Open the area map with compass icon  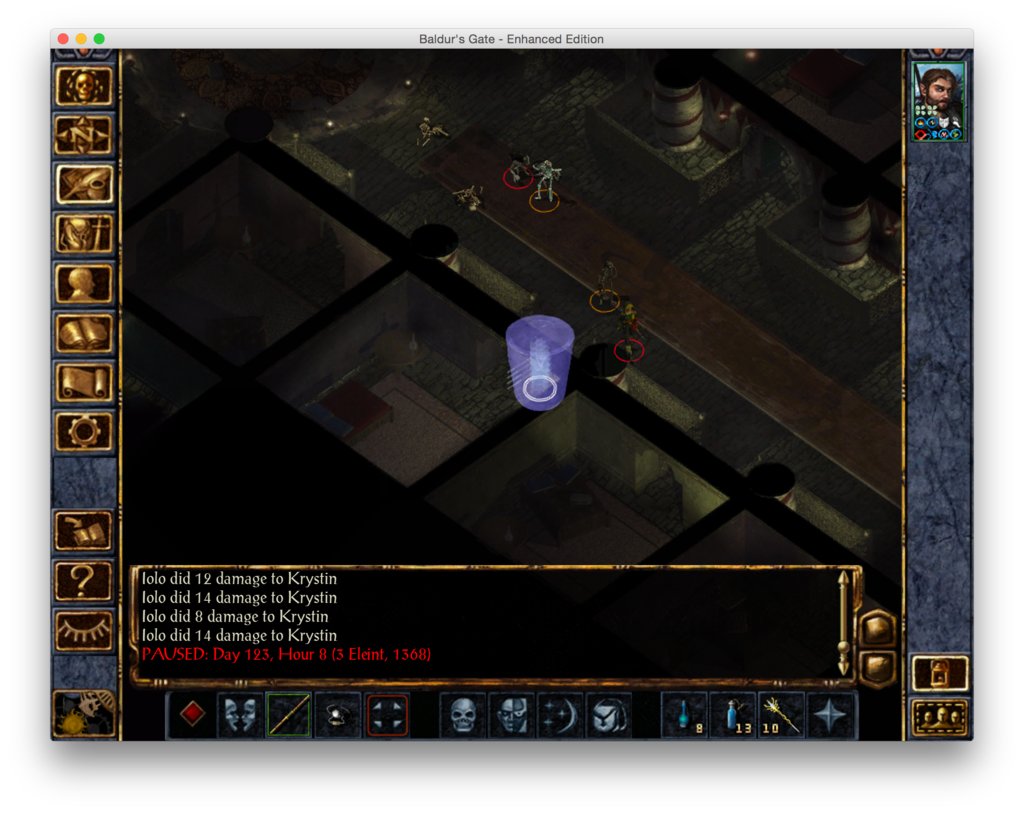(x=84, y=135)
